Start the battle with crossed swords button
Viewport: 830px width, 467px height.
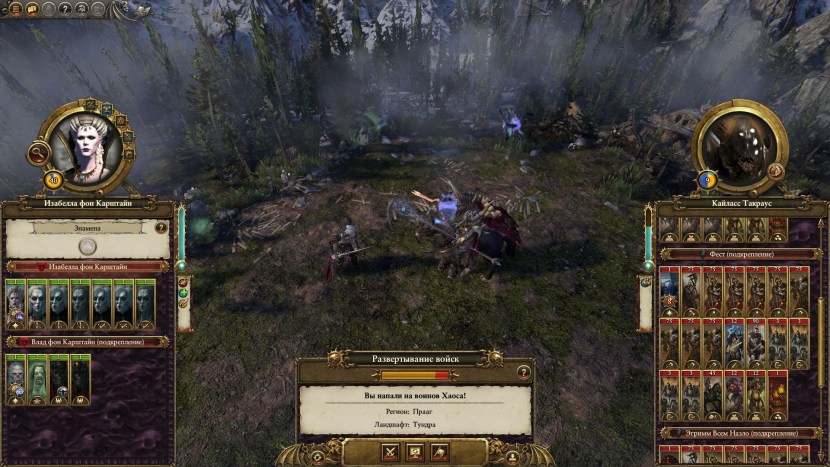(390, 452)
